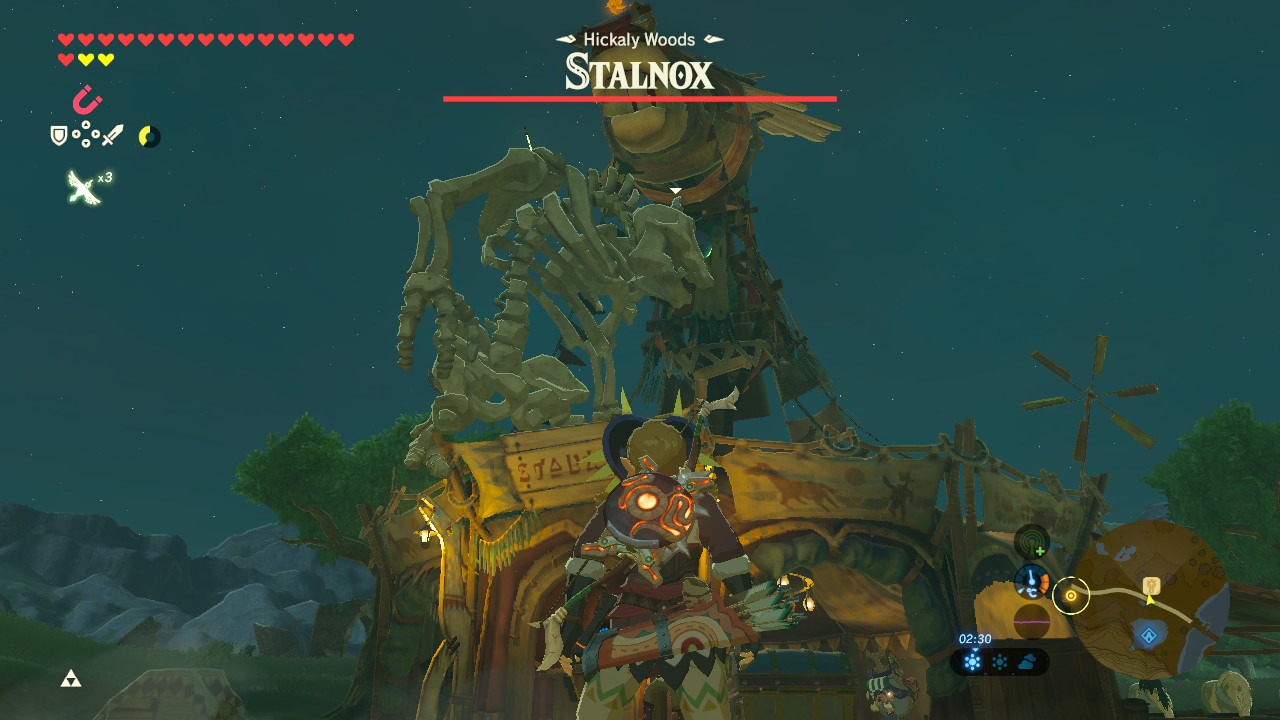This screenshot has height=720, width=1280.
Task: Click the Hickaly Woods location label
Action: coord(640,40)
